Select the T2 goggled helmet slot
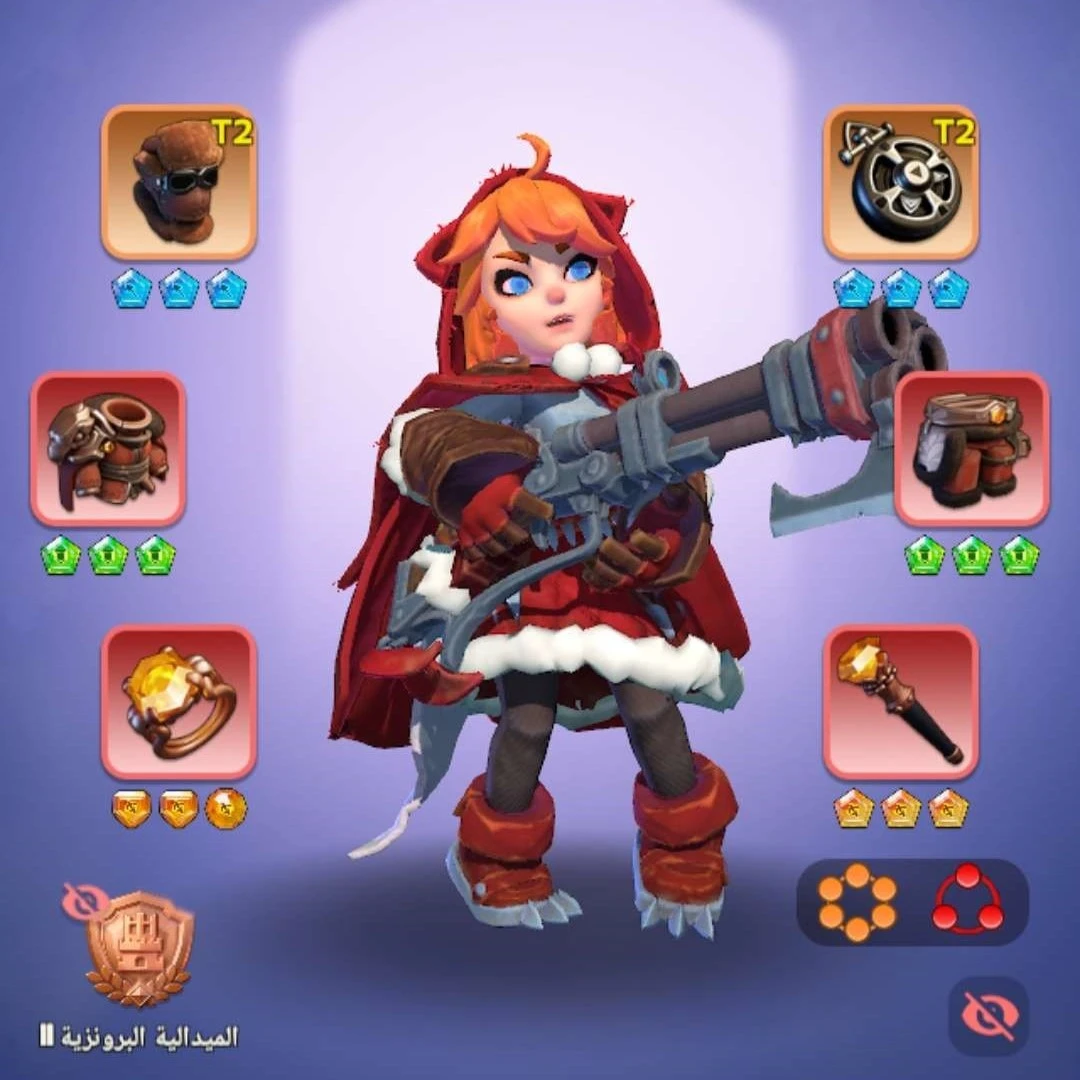The width and height of the screenshot is (1080, 1080). click(x=179, y=182)
